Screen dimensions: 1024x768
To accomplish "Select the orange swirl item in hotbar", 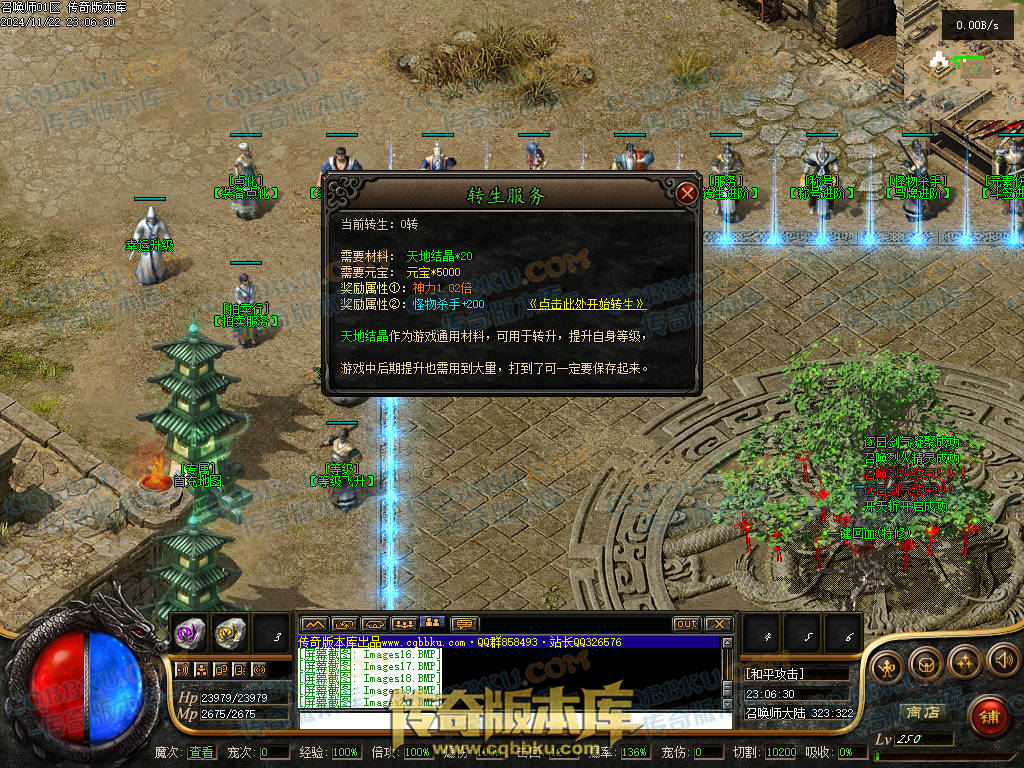I will click(x=229, y=632).
